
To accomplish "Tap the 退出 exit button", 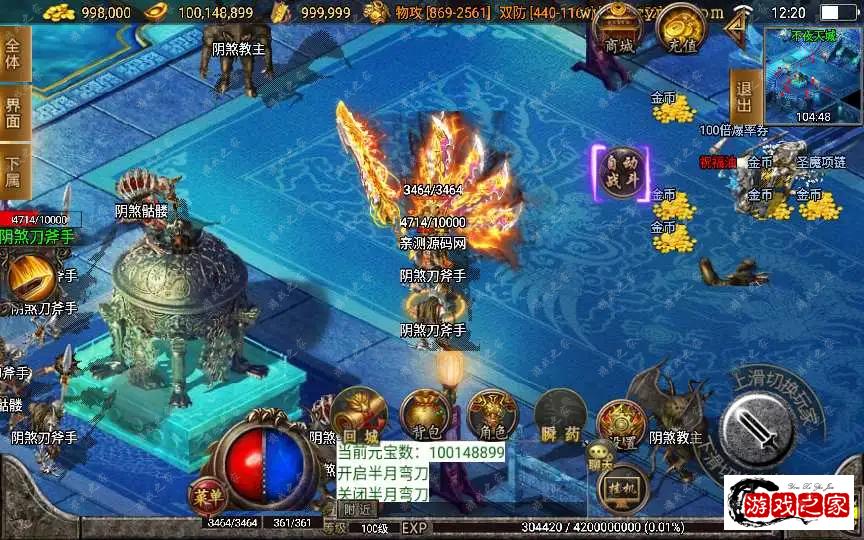I will [x=743, y=96].
